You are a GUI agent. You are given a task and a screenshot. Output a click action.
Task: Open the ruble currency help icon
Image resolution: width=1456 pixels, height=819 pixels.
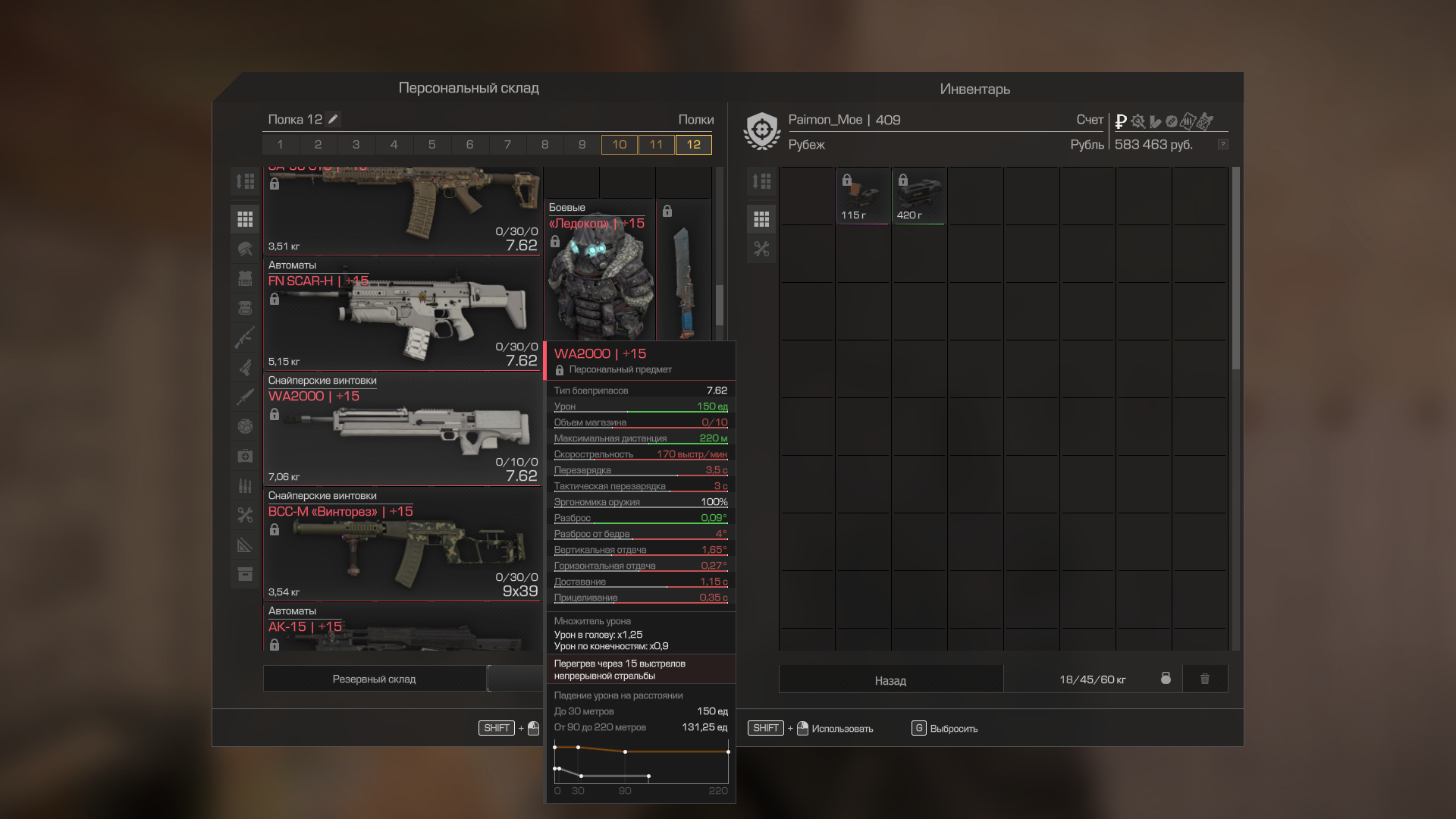pyautogui.click(x=1222, y=144)
